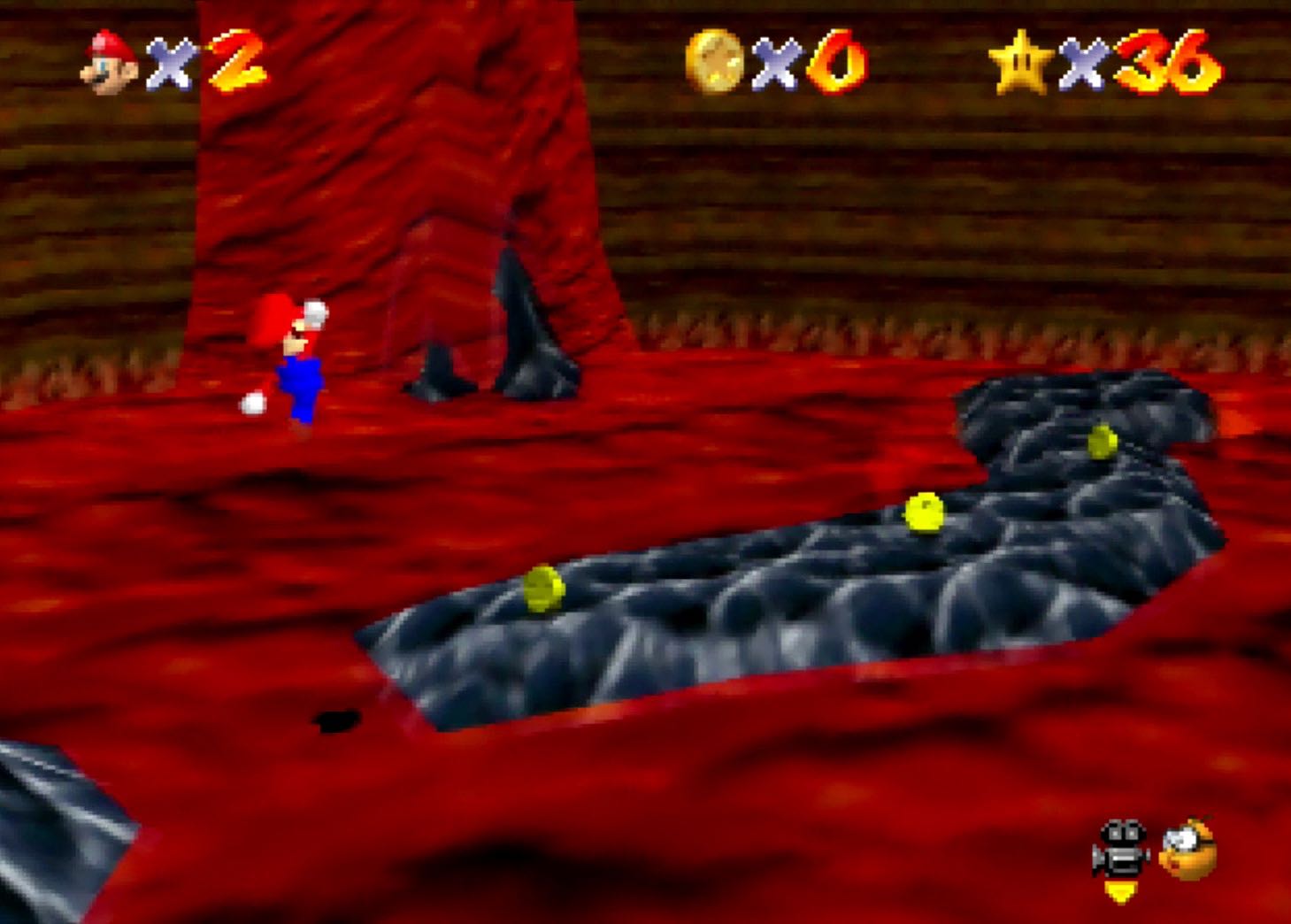
Task: Click the flaming number 0 coin count
Action: pyautogui.click(x=832, y=62)
